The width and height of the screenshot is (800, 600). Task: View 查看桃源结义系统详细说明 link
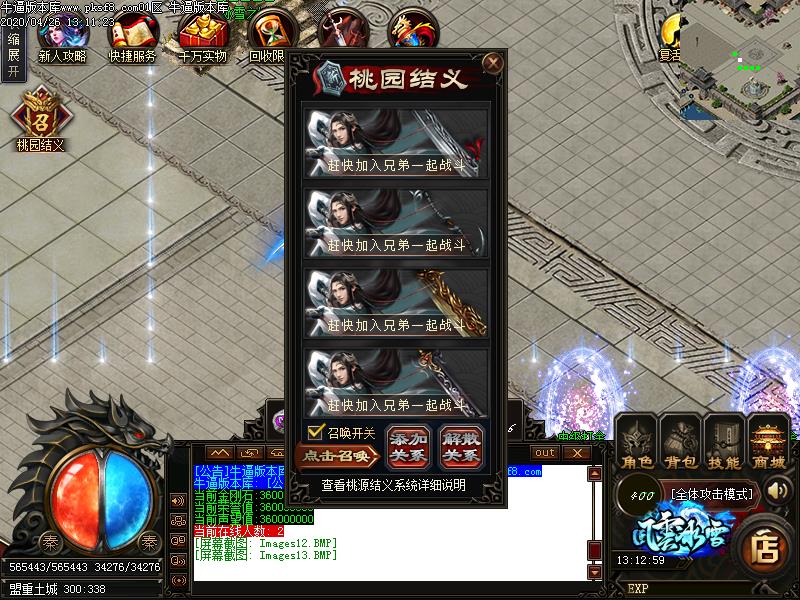click(393, 485)
